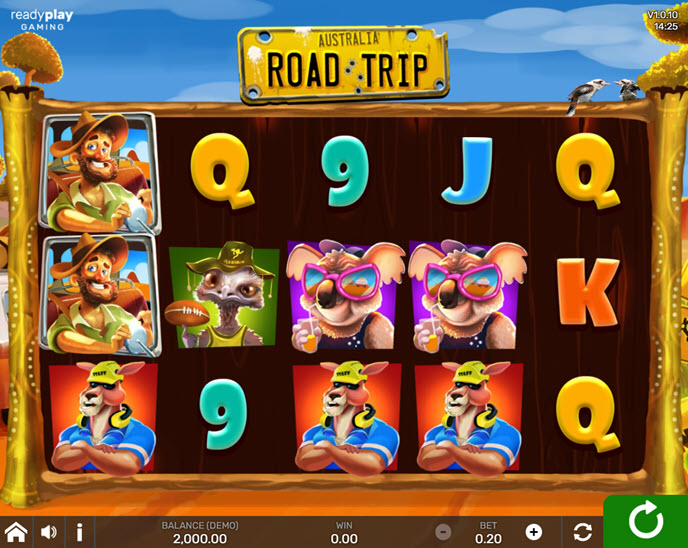Spin the reels with the green button

coord(645,521)
